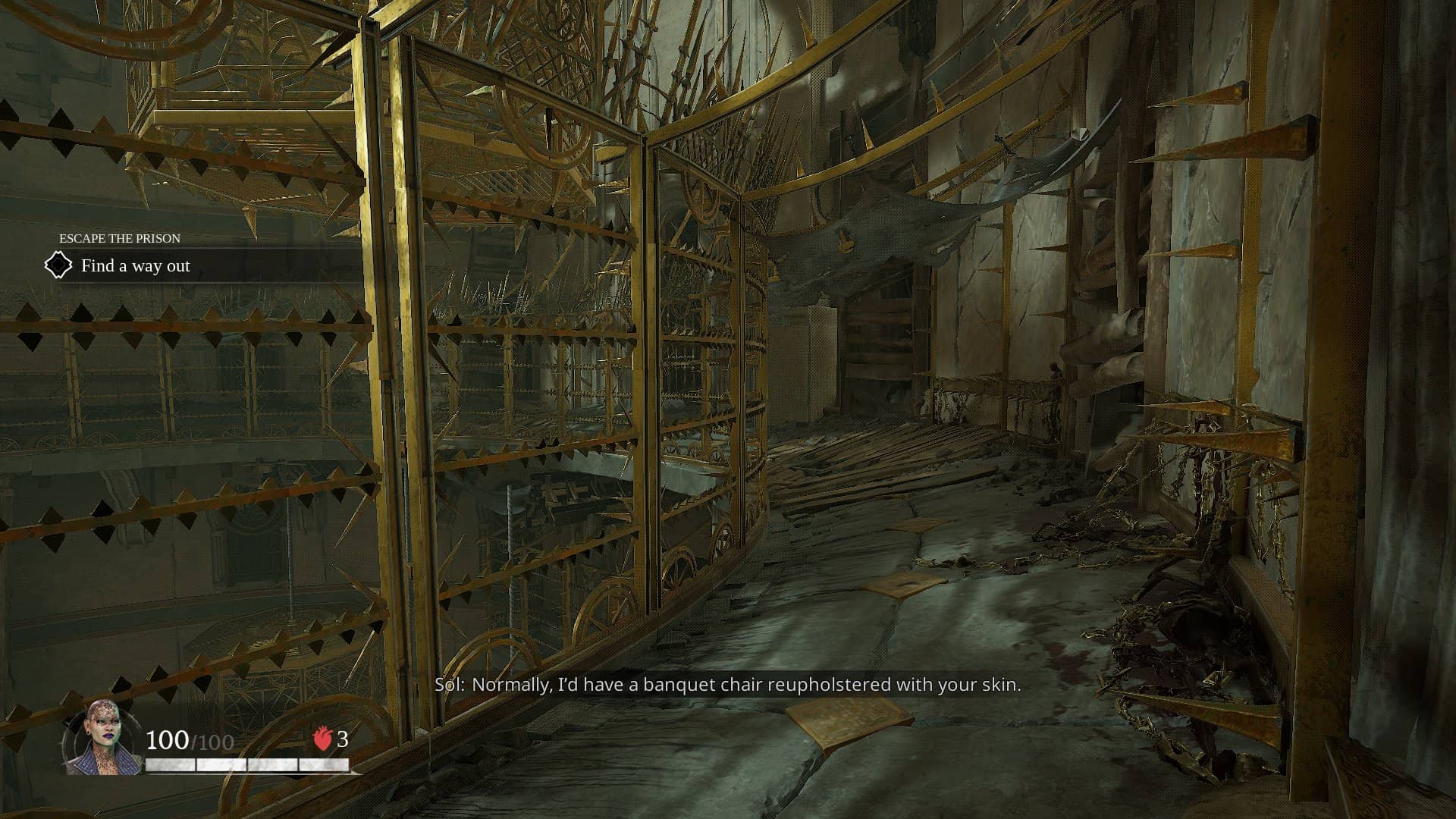Image resolution: width=1456 pixels, height=819 pixels.
Task: Click the 'Find a way out' objective tracker
Action: tap(135, 266)
